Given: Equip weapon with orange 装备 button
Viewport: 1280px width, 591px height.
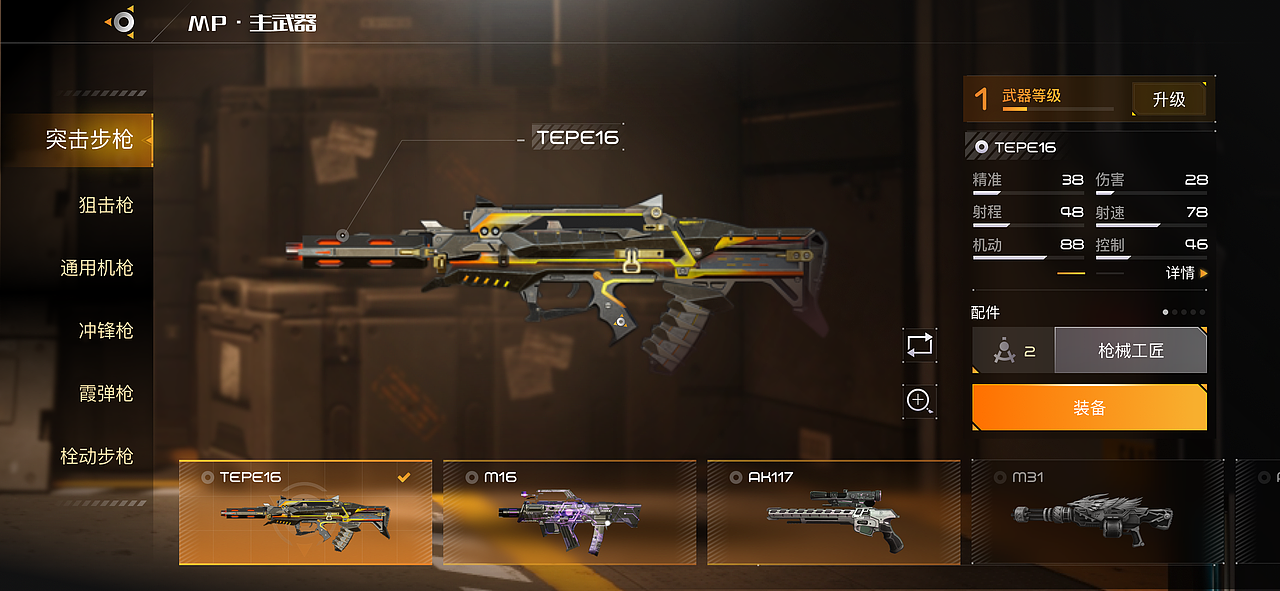Looking at the screenshot, I should point(1089,408).
